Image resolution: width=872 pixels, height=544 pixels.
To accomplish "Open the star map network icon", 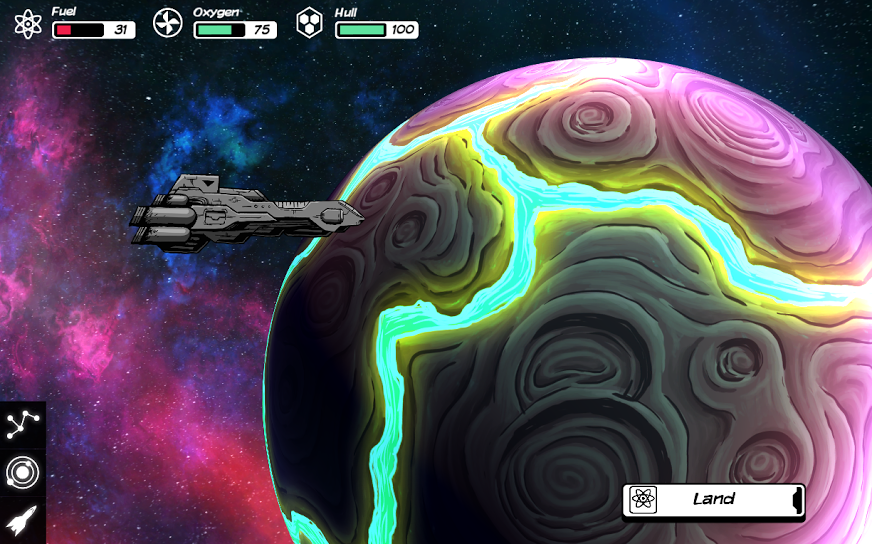I will point(22,425).
